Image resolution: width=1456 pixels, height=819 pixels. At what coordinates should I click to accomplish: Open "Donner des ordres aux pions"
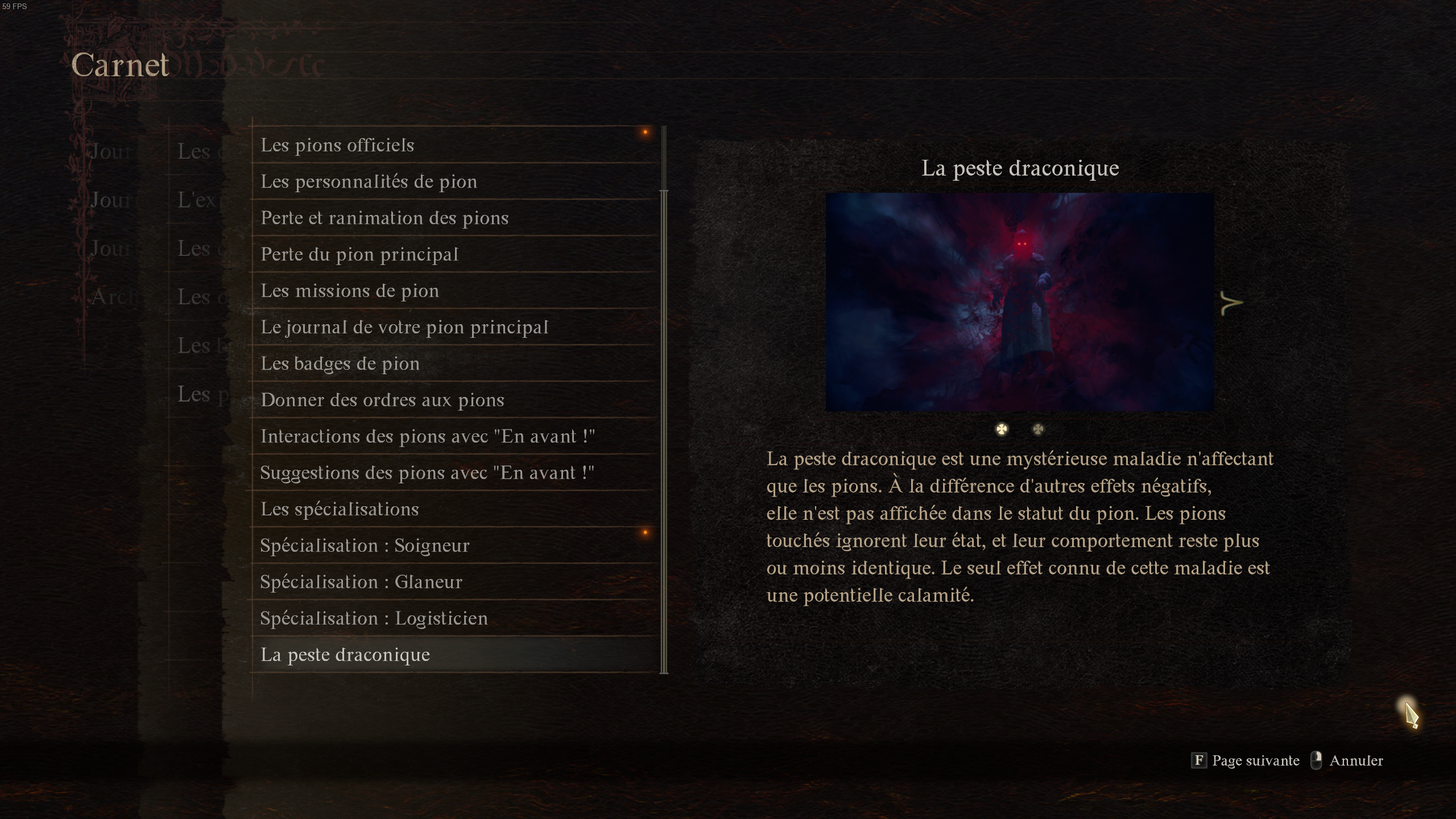tap(382, 400)
